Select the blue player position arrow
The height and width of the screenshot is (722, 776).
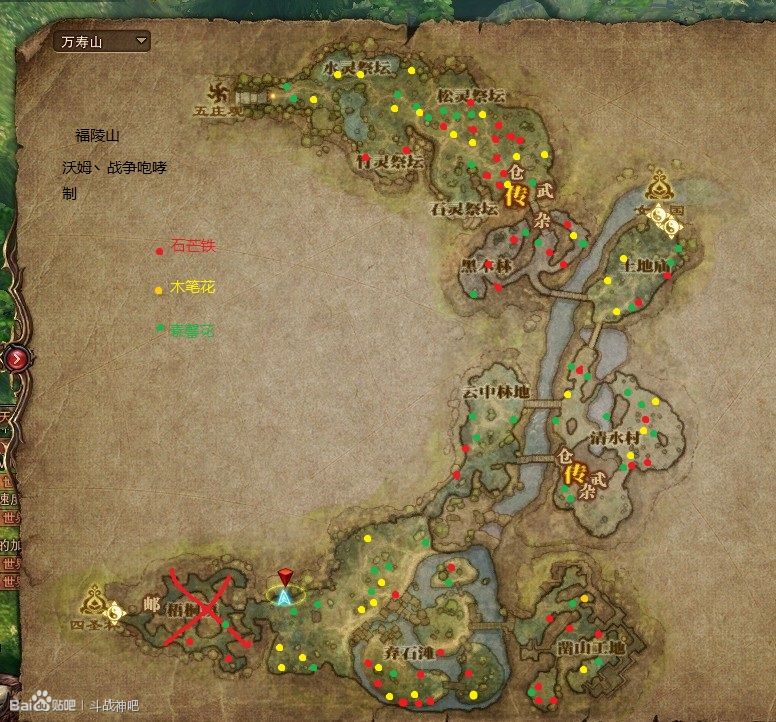tap(285, 597)
